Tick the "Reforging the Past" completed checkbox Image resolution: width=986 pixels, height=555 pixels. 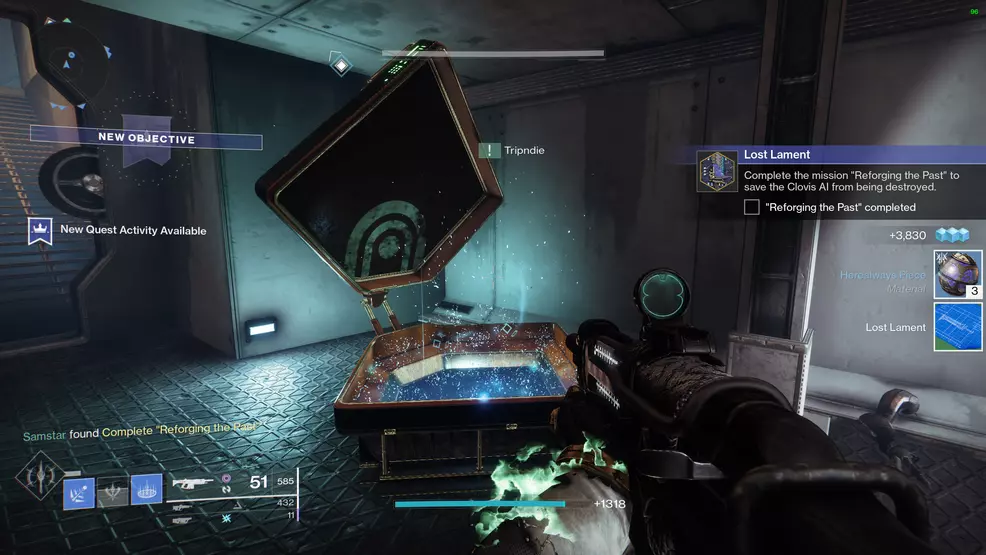click(x=752, y=207)
